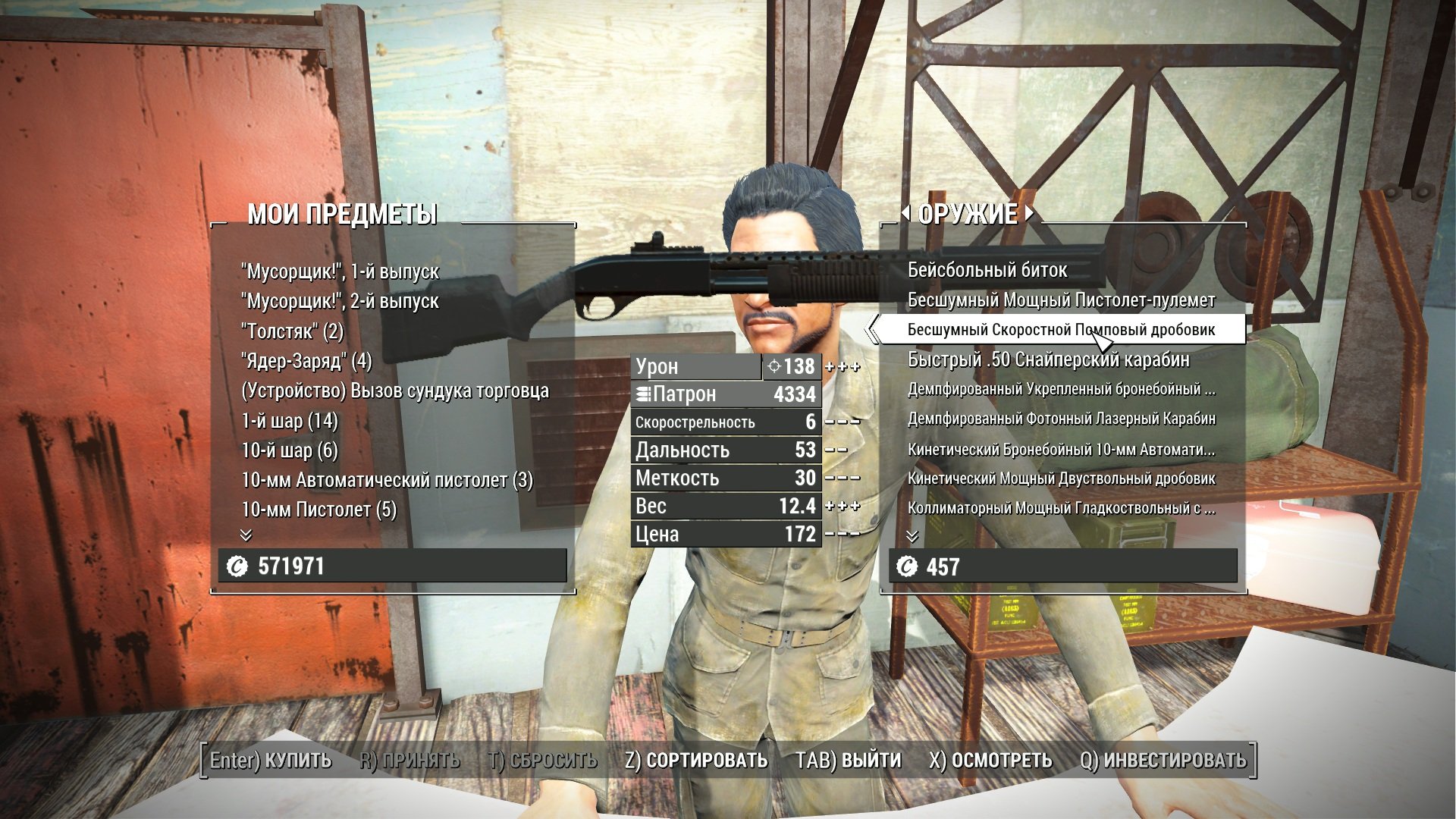Switch vendor category with left arrow
This screenshot has height=819, width=1456.
pyautogui.click(x=906, y=213)
